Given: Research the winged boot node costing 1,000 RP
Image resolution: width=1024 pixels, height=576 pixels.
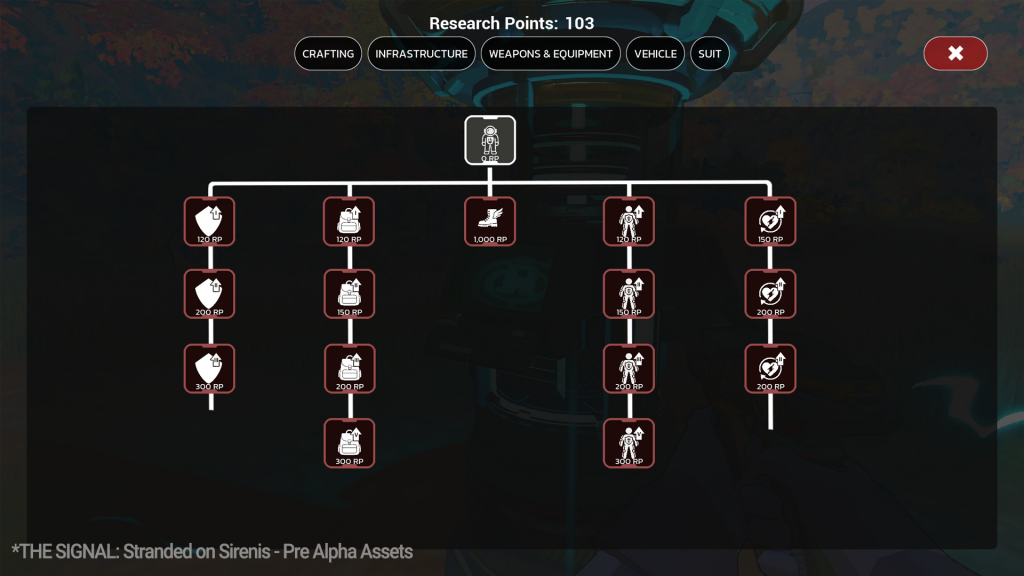Looking at the screenshot, I should coord(490,221).
